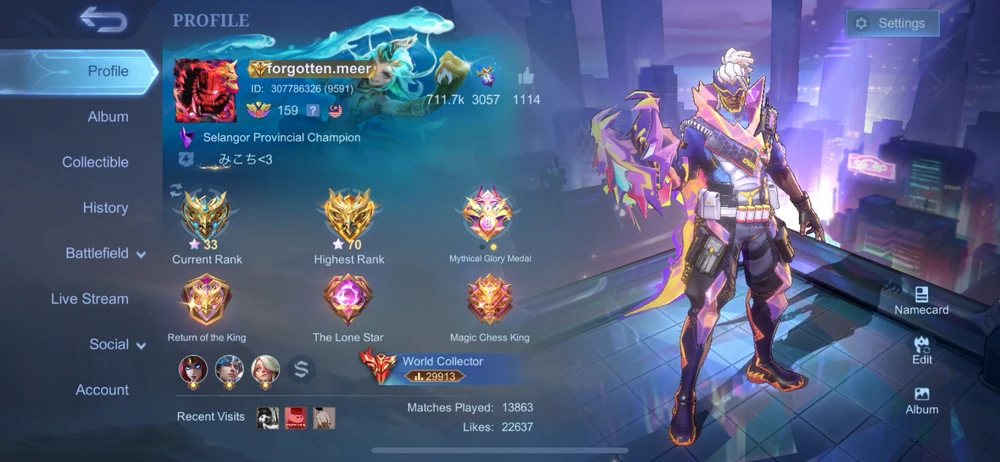Open the Account tab

click(x=102, y=390)
